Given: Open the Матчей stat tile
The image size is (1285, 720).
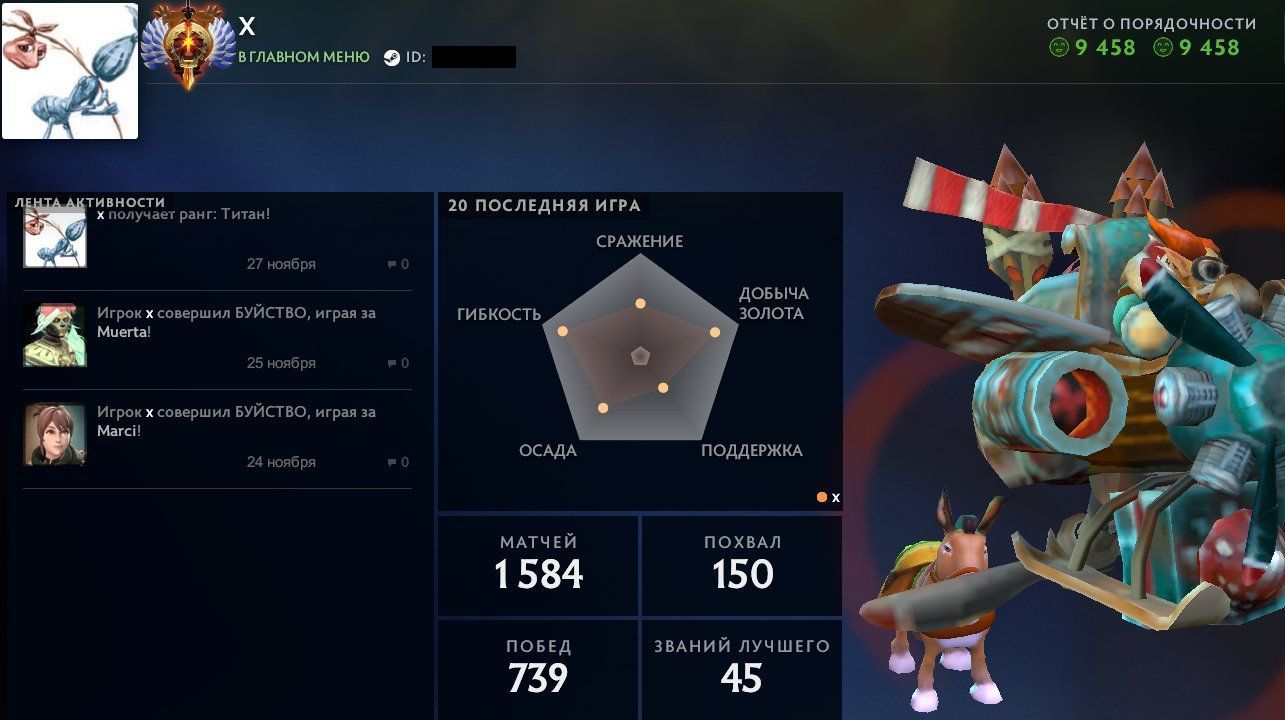Looking at the screenshot, I should [x=538, y=564].
